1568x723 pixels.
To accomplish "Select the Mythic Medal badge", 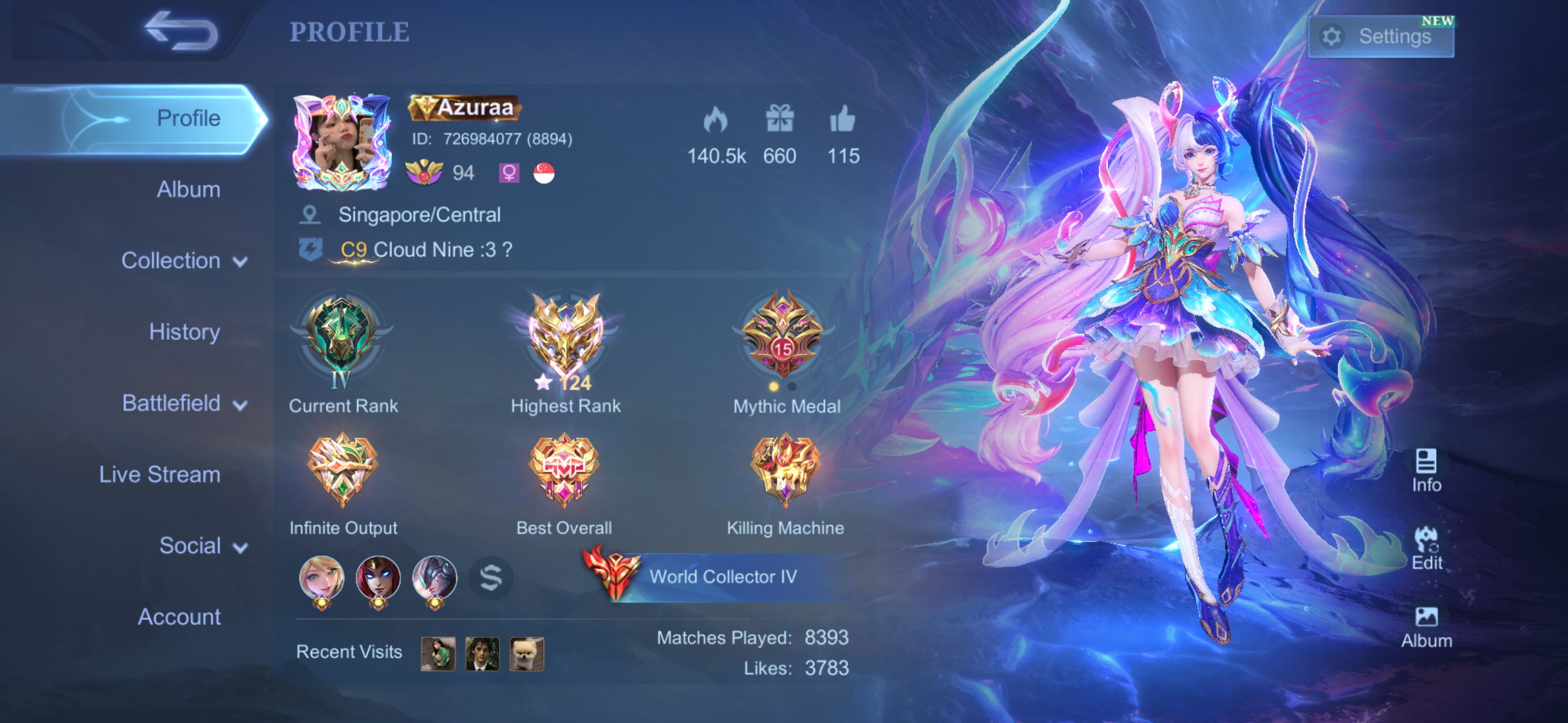I will pos(783,335).
